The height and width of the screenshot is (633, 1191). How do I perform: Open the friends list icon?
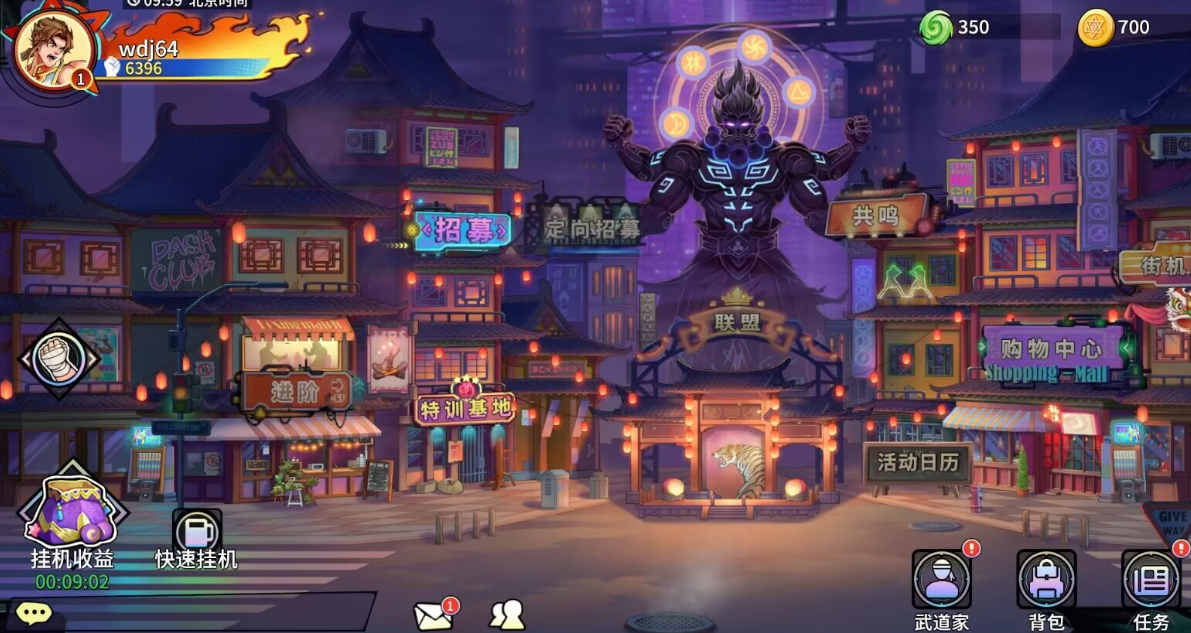point(507,614)
